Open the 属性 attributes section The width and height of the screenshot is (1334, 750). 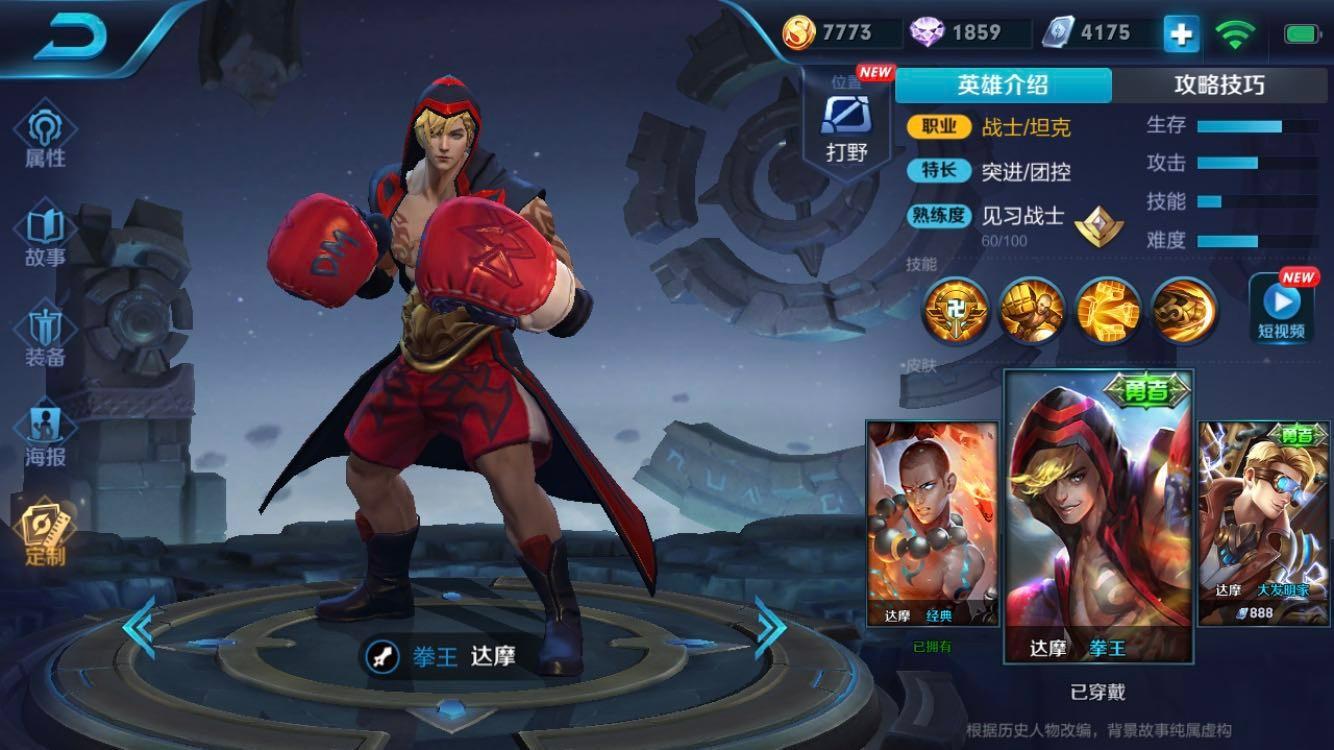click(x=45, y=137)
